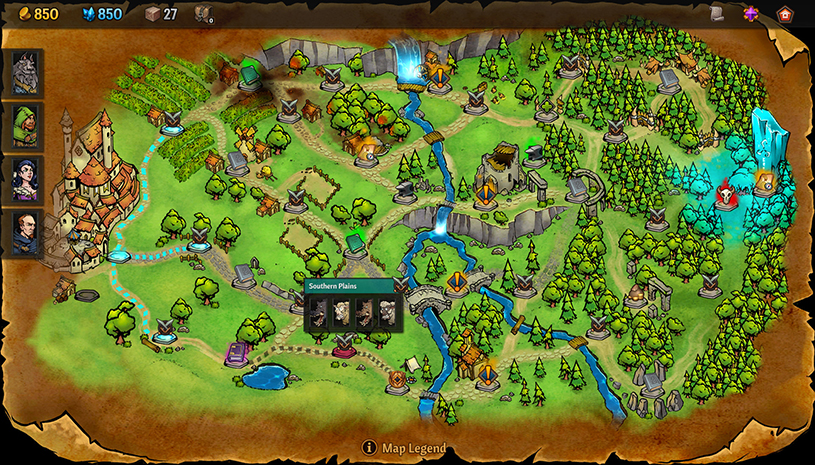The height and width of the screenshot is (465, 815).
Task: Return home with the red house button
Action: (x=785, y=14)
